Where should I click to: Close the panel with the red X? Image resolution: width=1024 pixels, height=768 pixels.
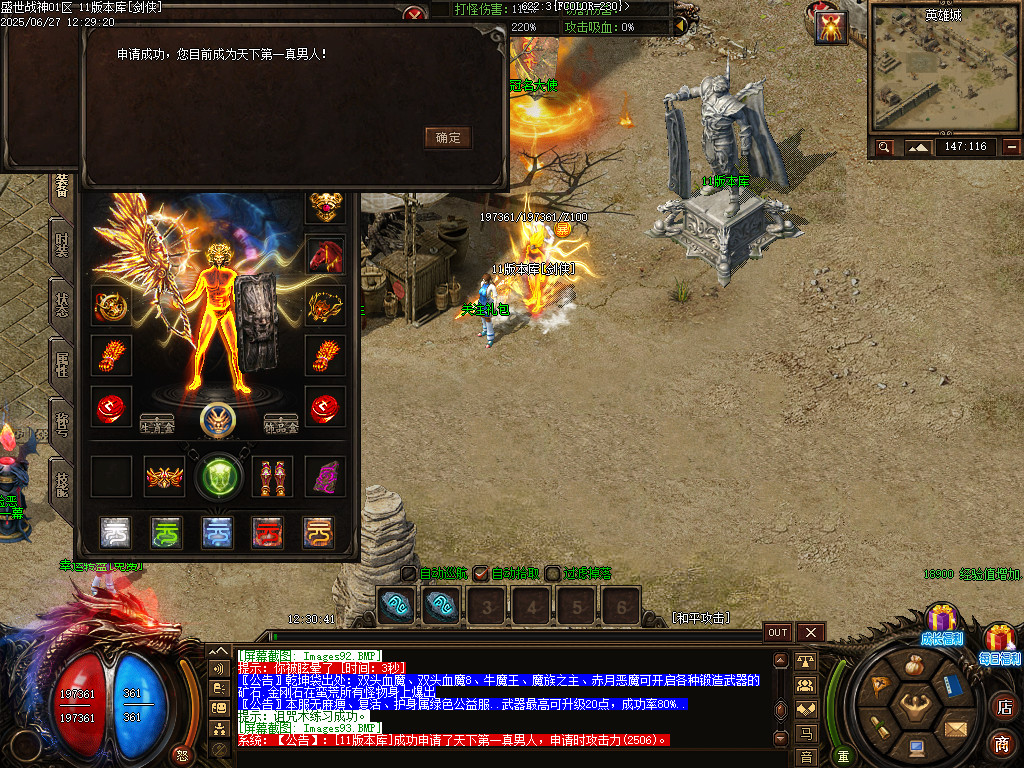point(414,14)
